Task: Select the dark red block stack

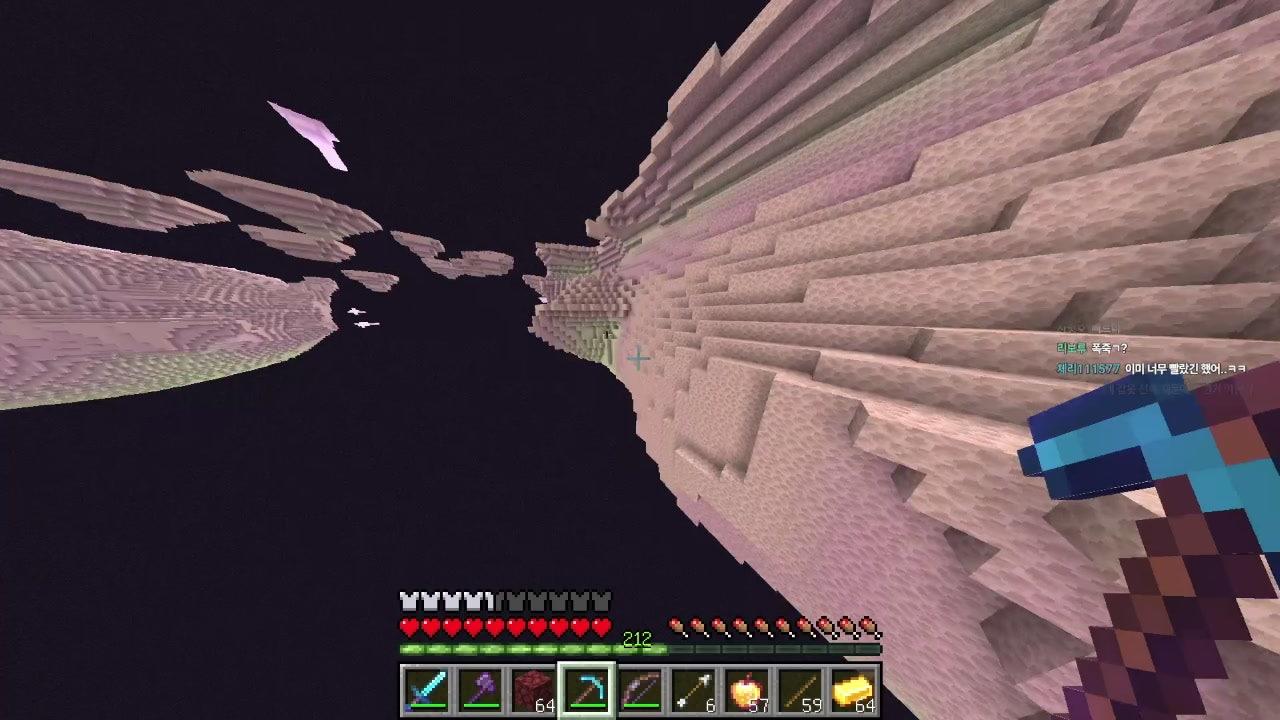Action: pos(533,690)
